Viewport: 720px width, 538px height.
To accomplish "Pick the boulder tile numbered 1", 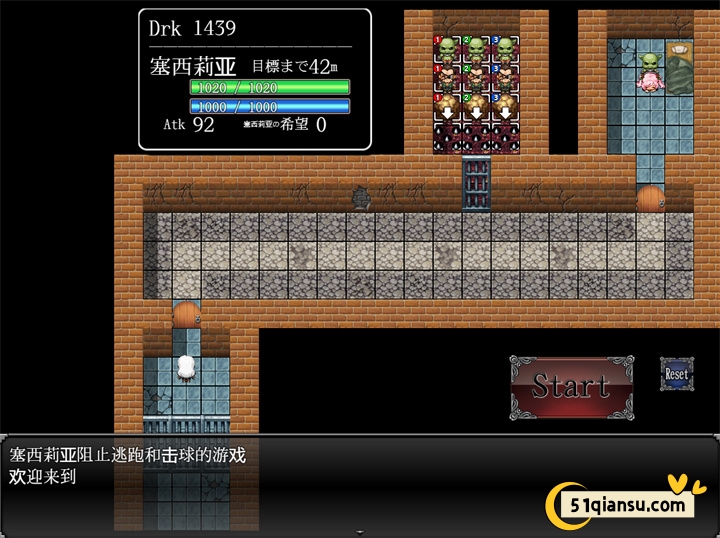I will coord(447,106).
